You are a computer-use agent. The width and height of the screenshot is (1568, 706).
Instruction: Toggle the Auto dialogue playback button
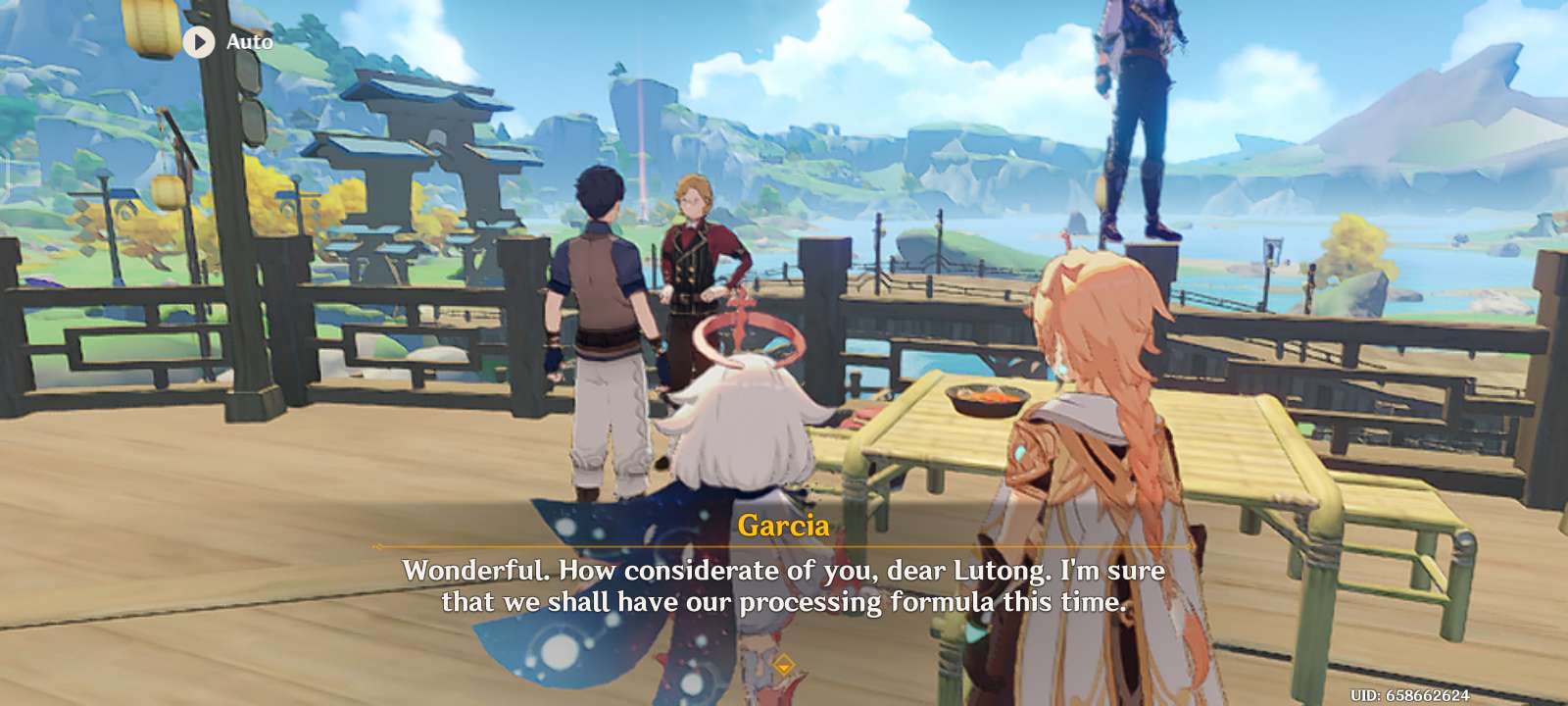click(200, 42)
